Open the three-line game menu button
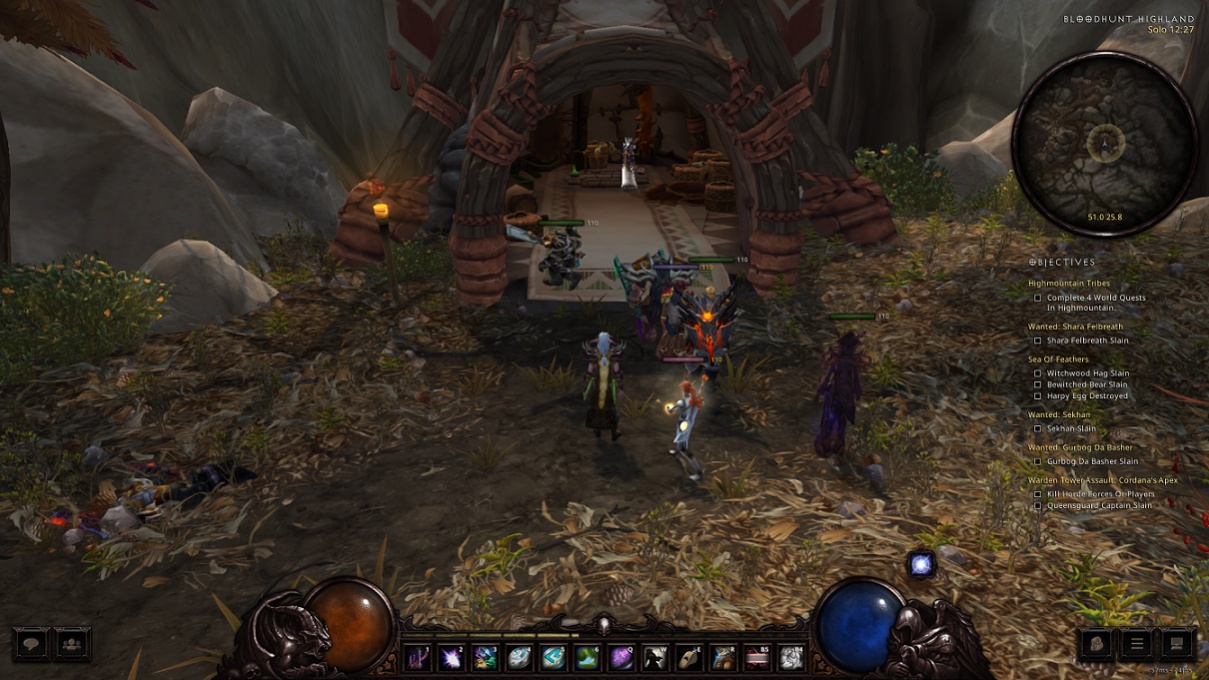Image resolution: width=1209 pixels, height=680 pixels. pos(1137,644)
